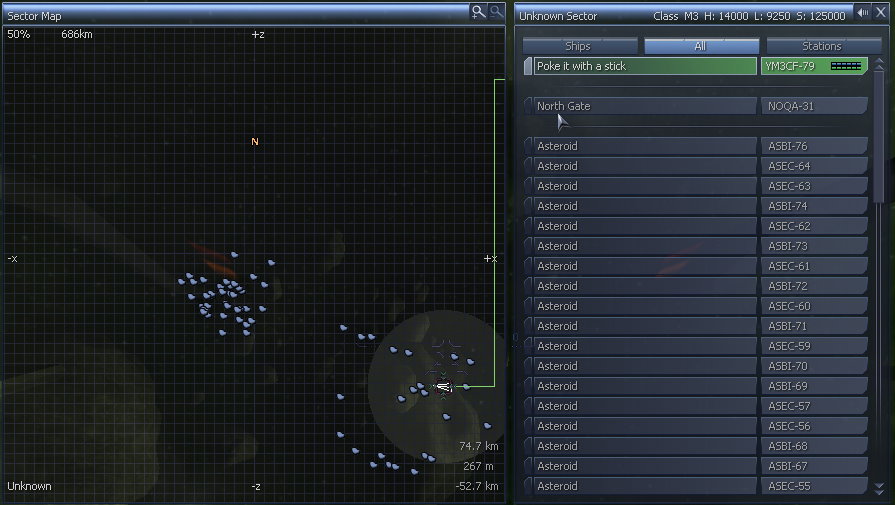Choose asteroid ASEC-55 entry
Viewport: 895px width, 505px height.
644,486
